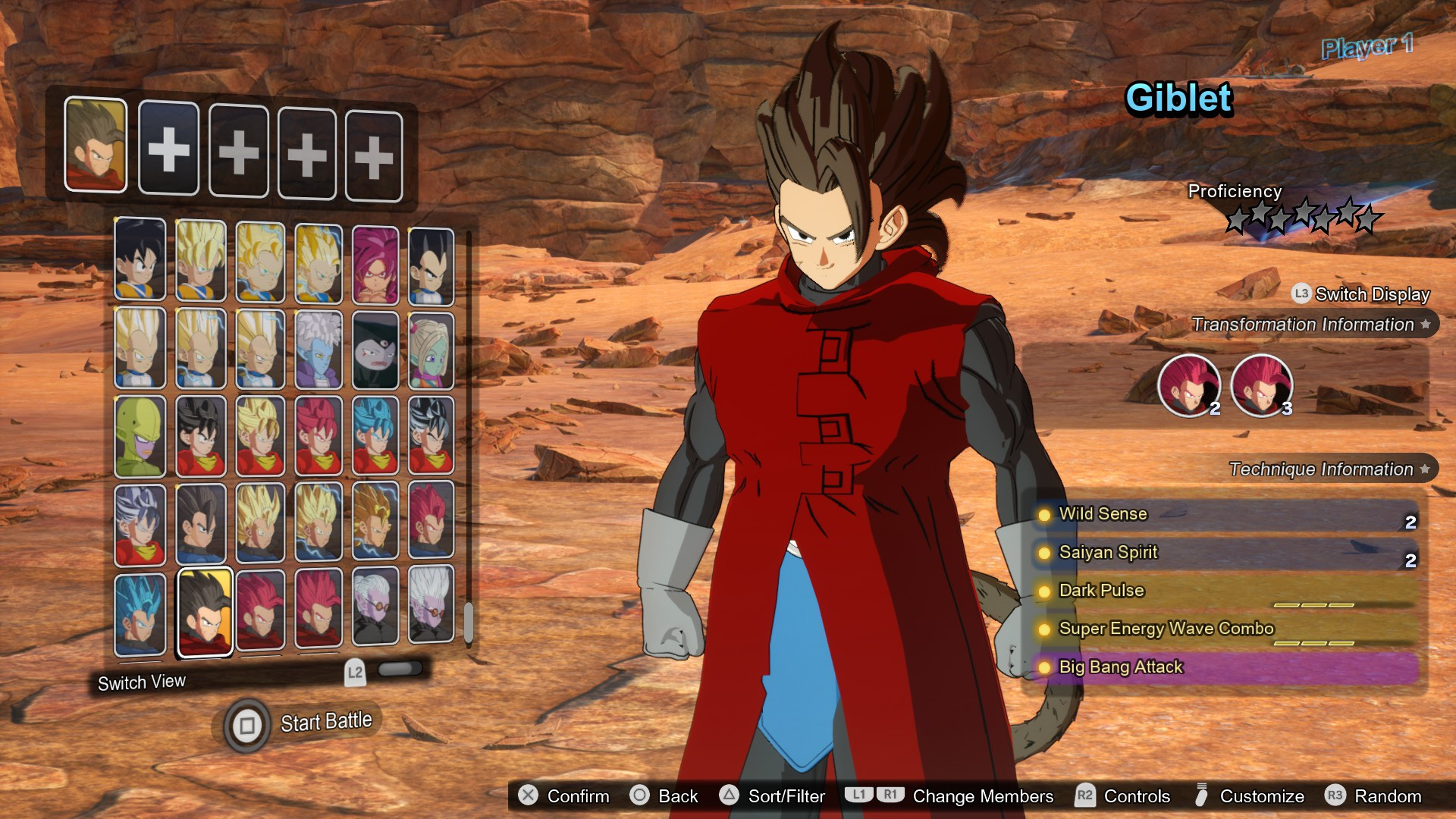
Task: Toggle the Wild Sense technique indicator dot
Action: coord(1044,515)
